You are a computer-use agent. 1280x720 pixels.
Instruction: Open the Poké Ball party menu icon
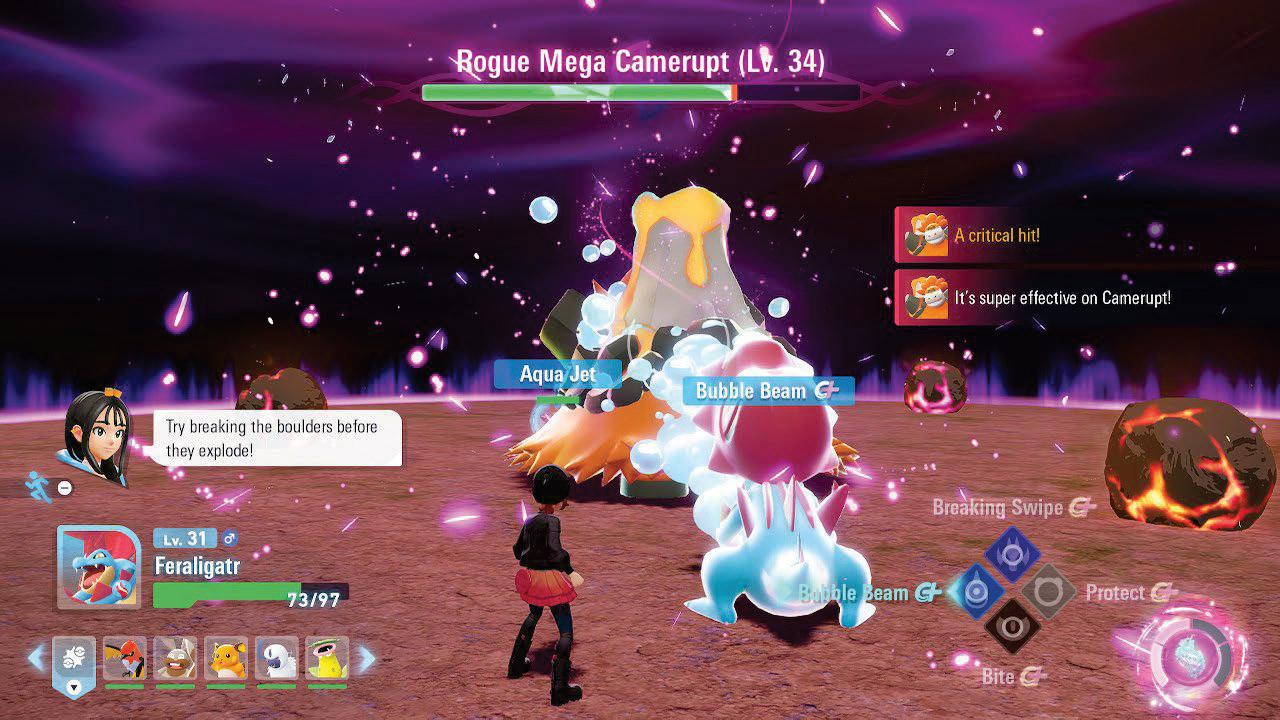tap(74, 658)
